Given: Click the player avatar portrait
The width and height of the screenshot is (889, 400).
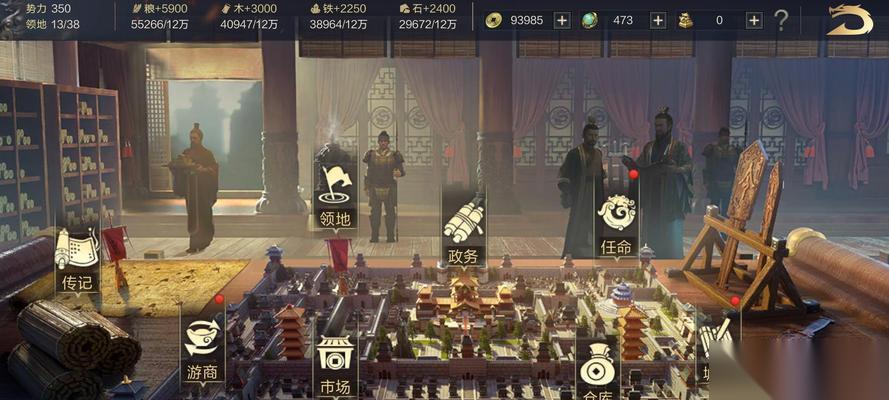Looking at the screenshot, I should click(x=12, y=18).
